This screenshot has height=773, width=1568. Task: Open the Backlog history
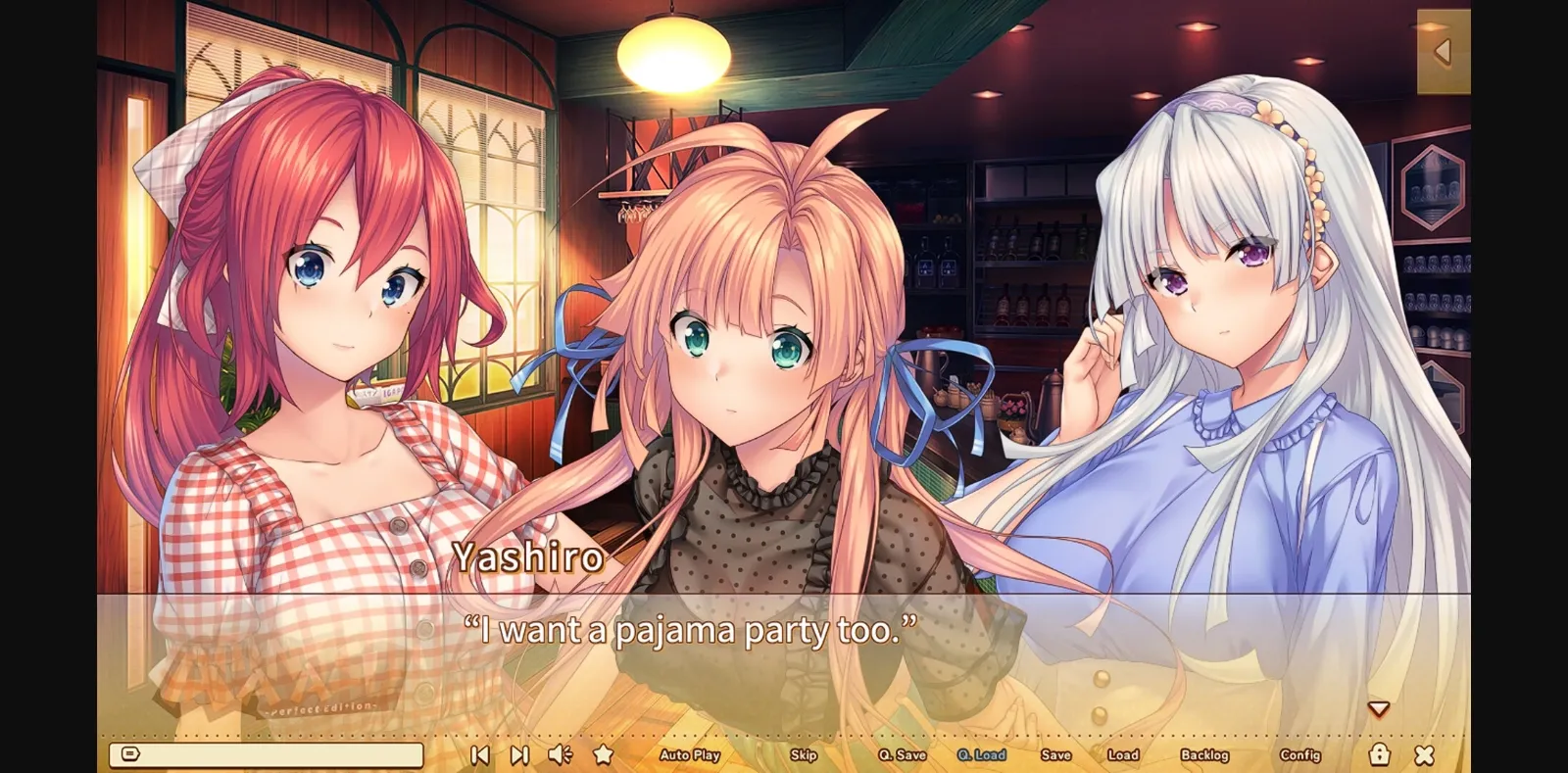1207,755
